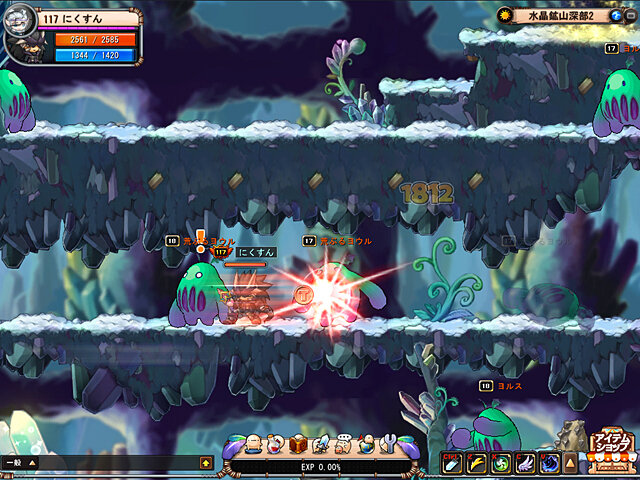Open the wrench settings menu icon
Image resolution: width=640 pixels, height=480 pixels.
[x=389, y=444]
